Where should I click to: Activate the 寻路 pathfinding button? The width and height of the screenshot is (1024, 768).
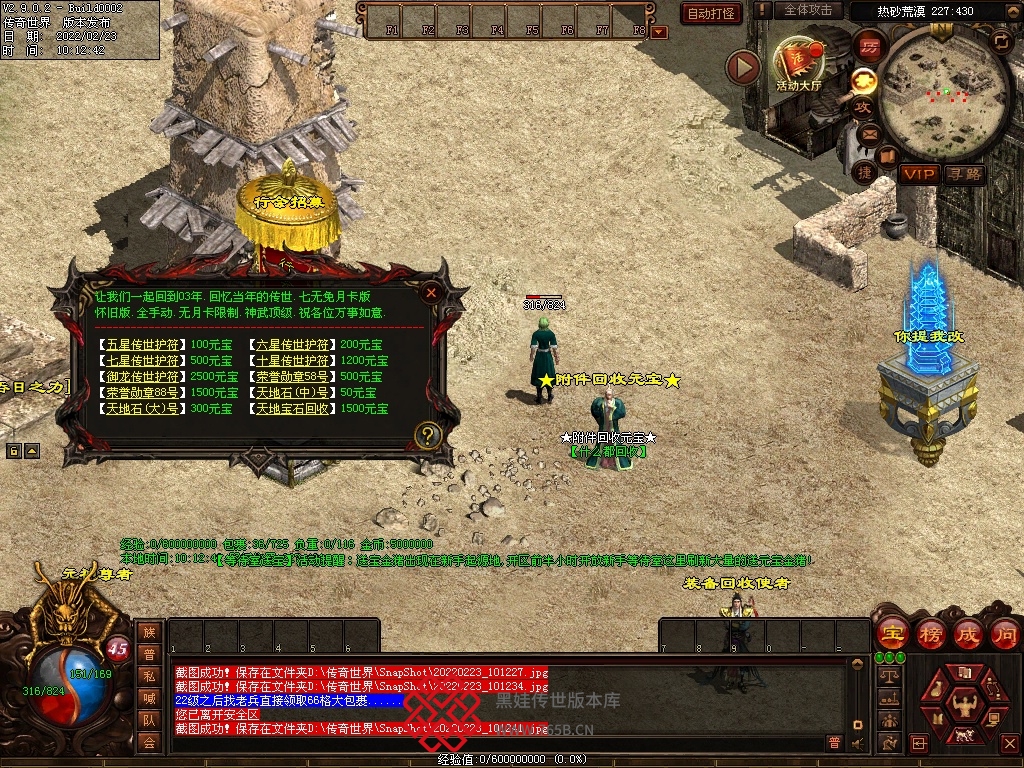pos(964,174)
